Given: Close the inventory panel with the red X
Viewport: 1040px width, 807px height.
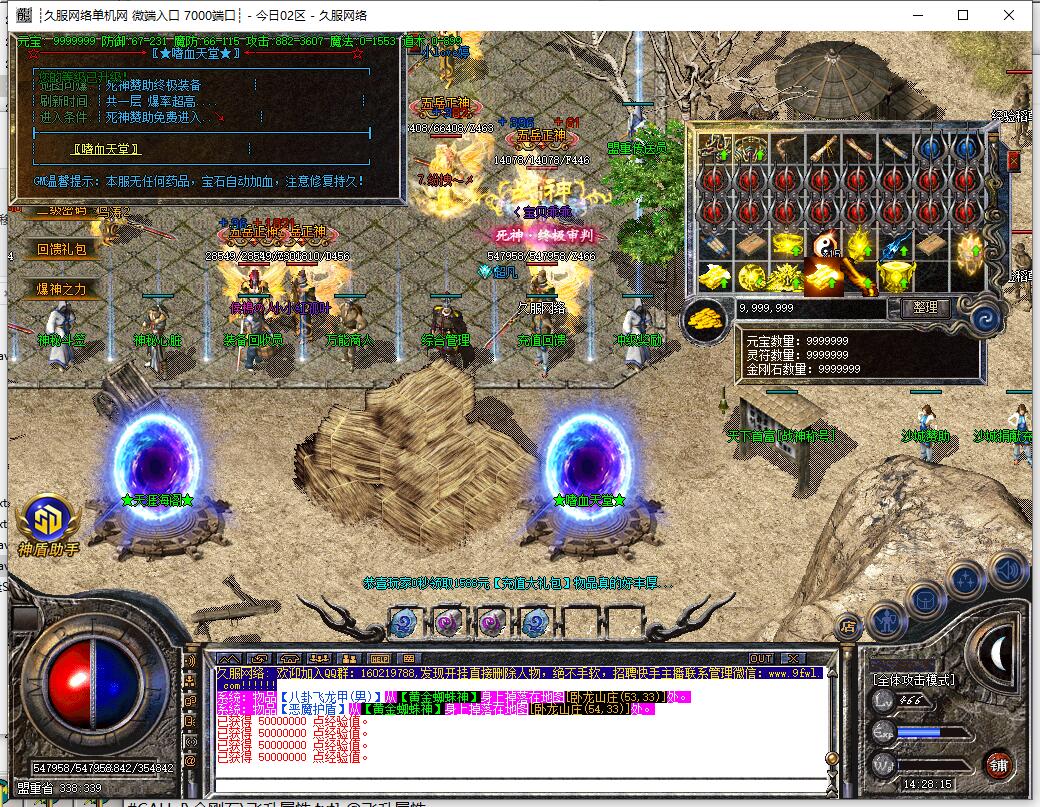Looking at the screenshot, I should coord(1013,160).
